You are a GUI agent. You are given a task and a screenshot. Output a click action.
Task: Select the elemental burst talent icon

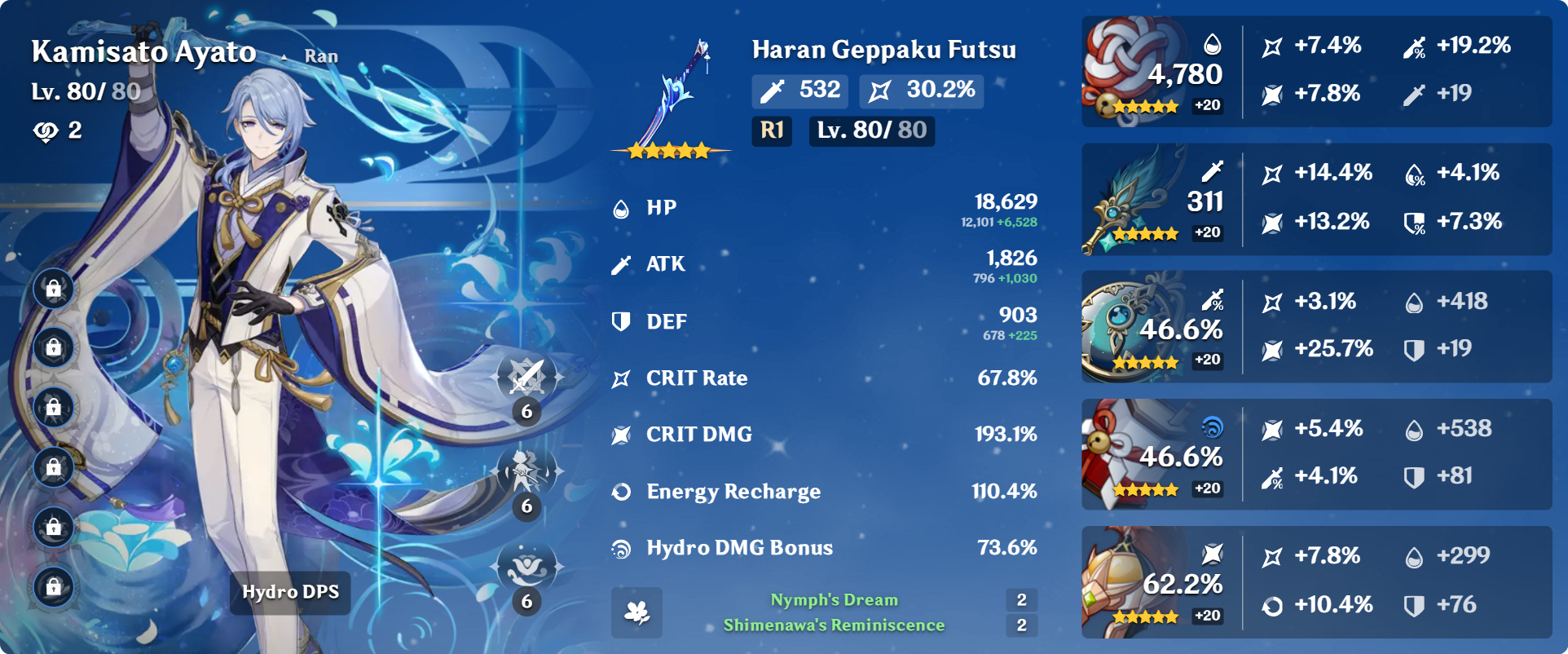pyautogui.click(x=526, y=567)
